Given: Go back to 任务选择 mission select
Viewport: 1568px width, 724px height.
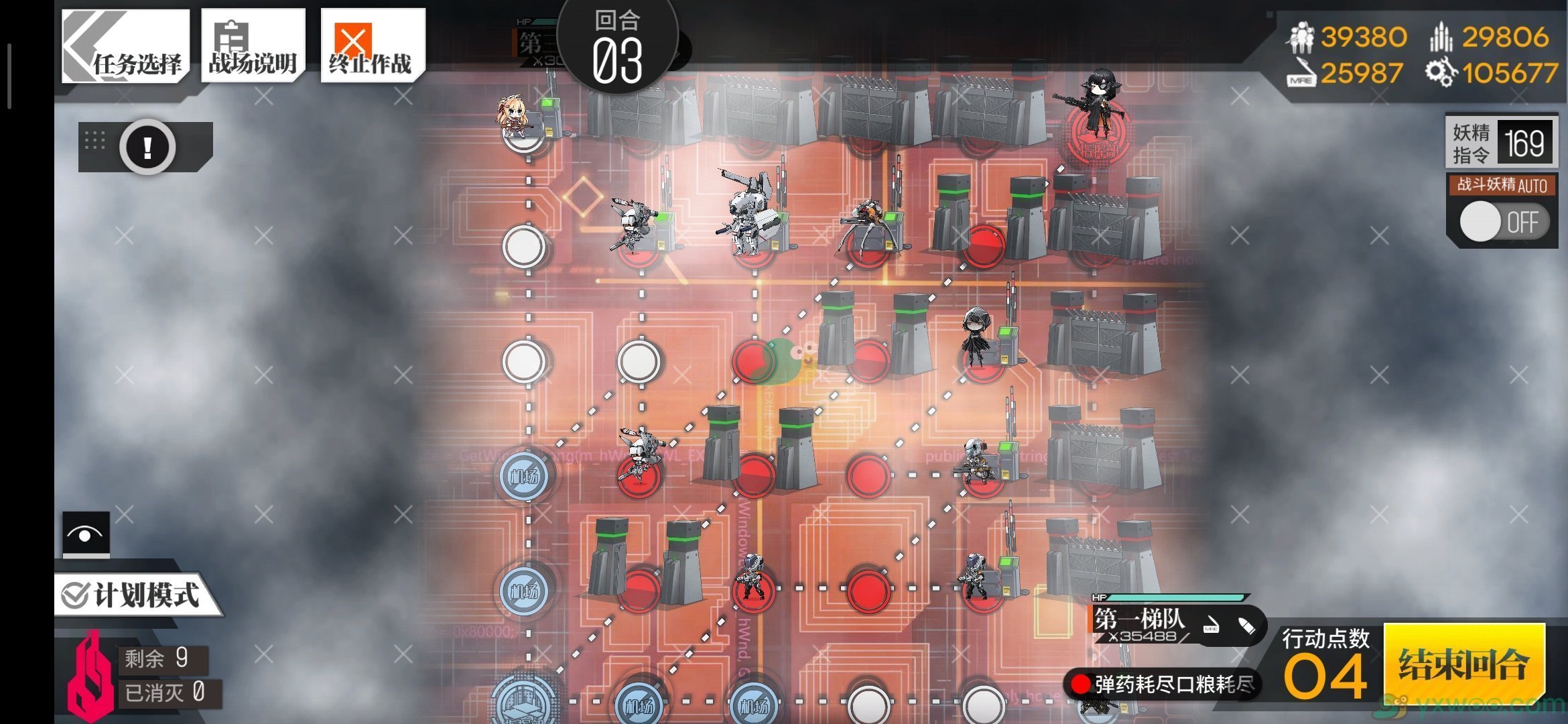Looking at the screenshot, I should 125,46.
